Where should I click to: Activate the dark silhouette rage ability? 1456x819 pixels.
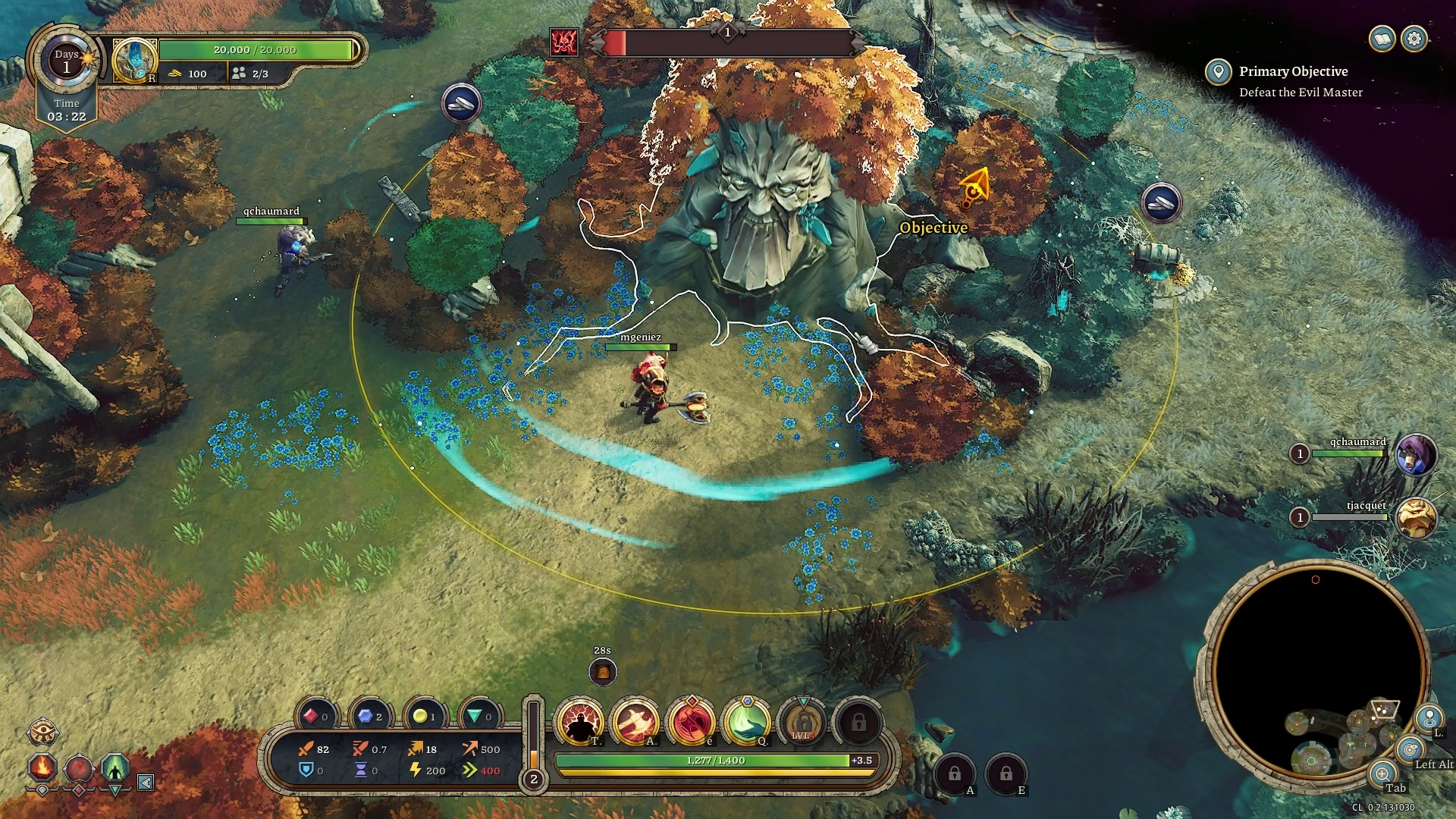[x=580, y=721]
